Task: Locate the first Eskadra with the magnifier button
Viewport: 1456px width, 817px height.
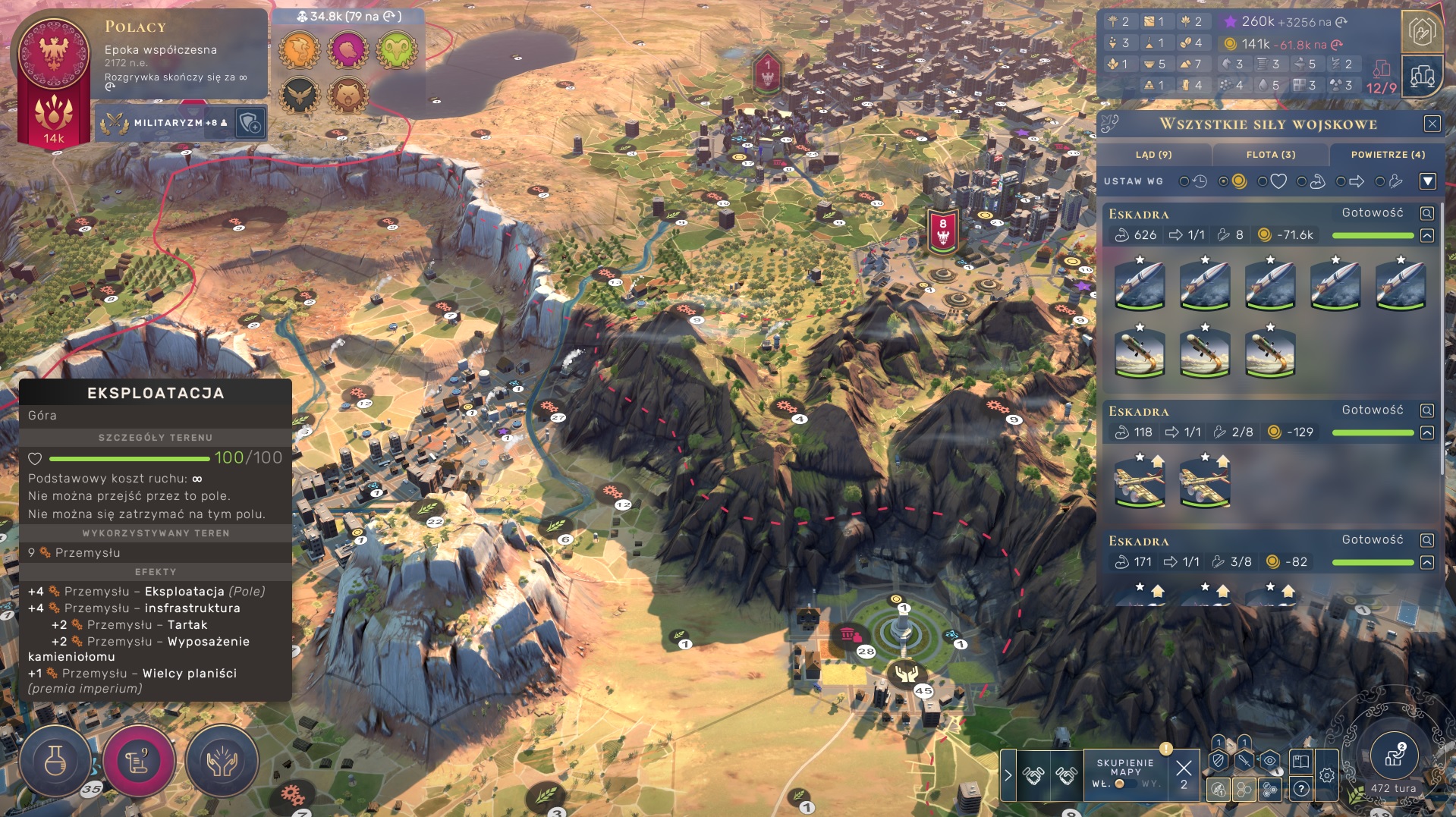Action: [x=1426, y=214]
